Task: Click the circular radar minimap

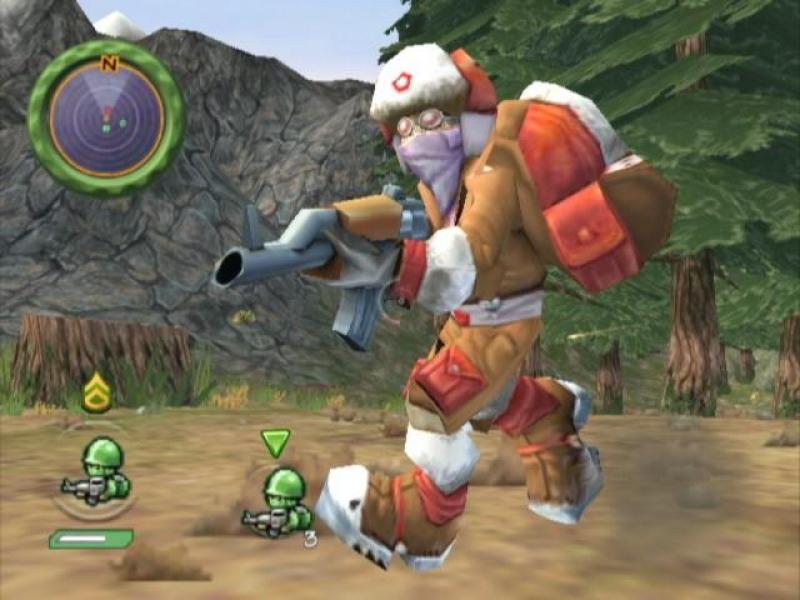Action: pyautogui.click(x=106, y=117)
